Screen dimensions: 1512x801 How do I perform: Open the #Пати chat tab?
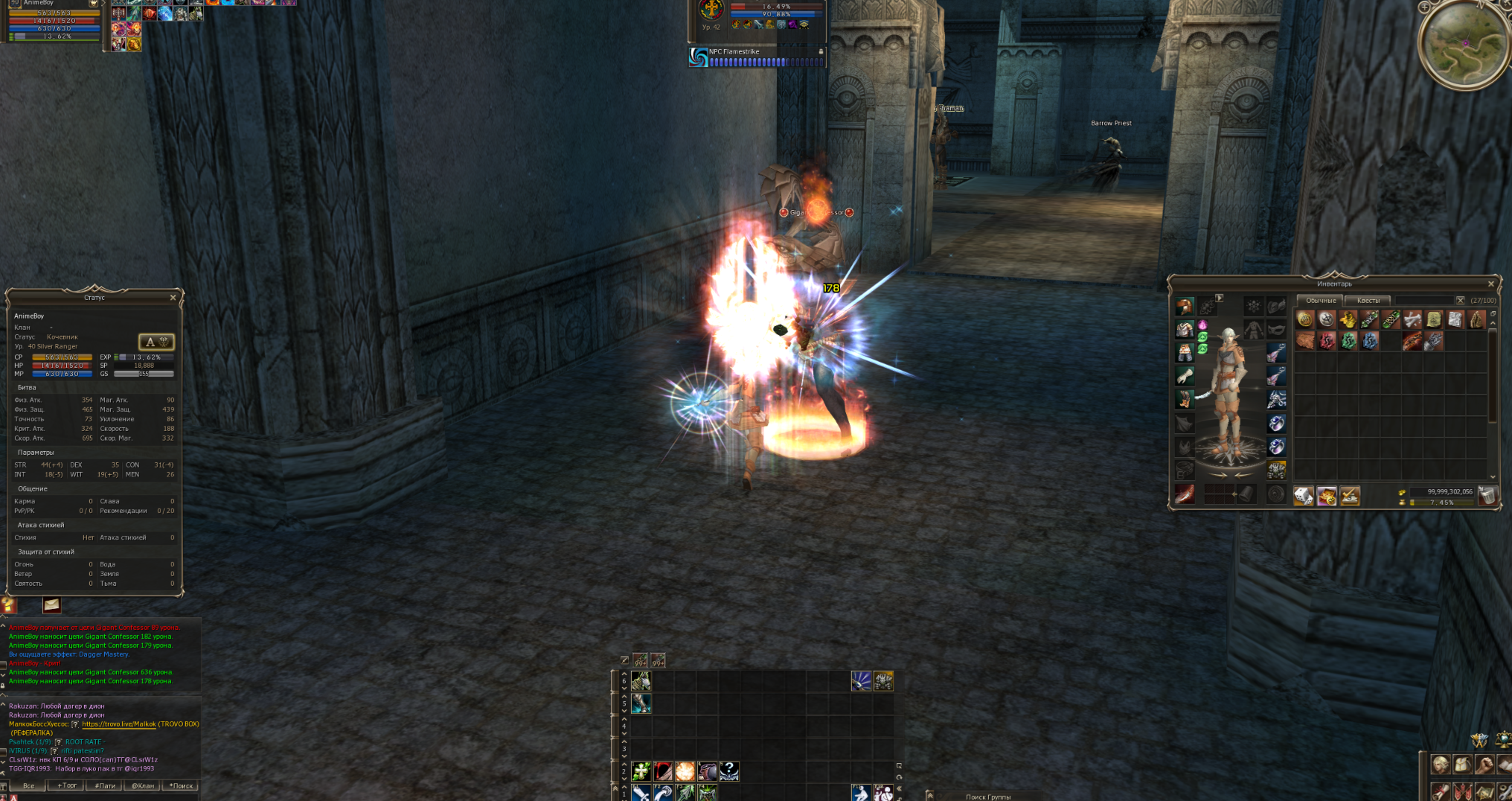(x=105, y=785)
